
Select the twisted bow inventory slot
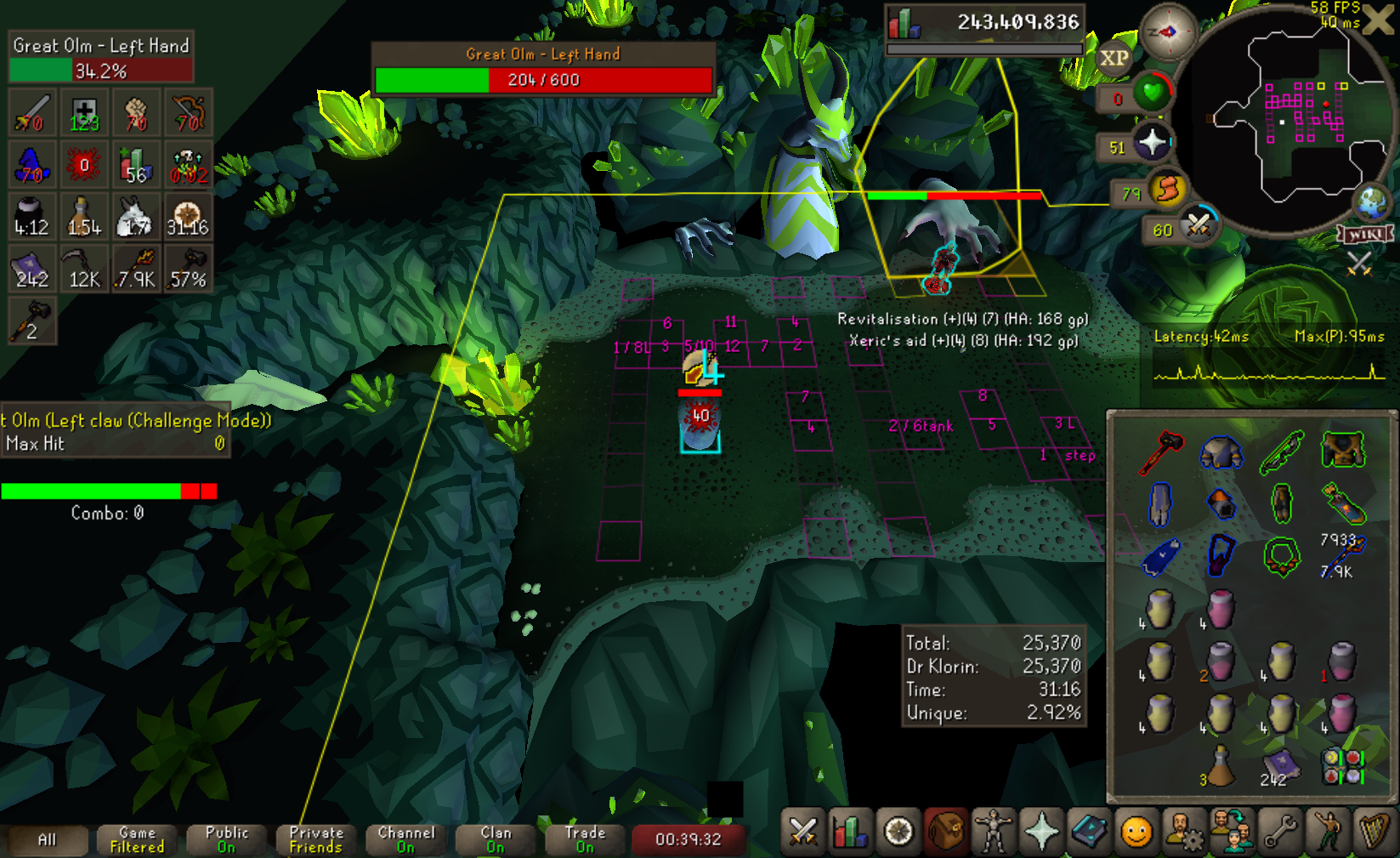click(1282, 452)
